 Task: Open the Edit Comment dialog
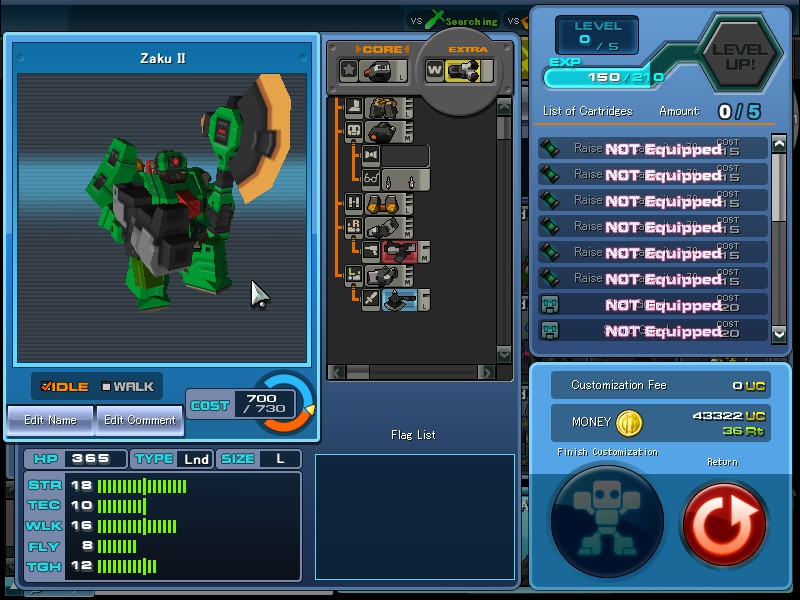pyautogui.click(x=140, y=420)
